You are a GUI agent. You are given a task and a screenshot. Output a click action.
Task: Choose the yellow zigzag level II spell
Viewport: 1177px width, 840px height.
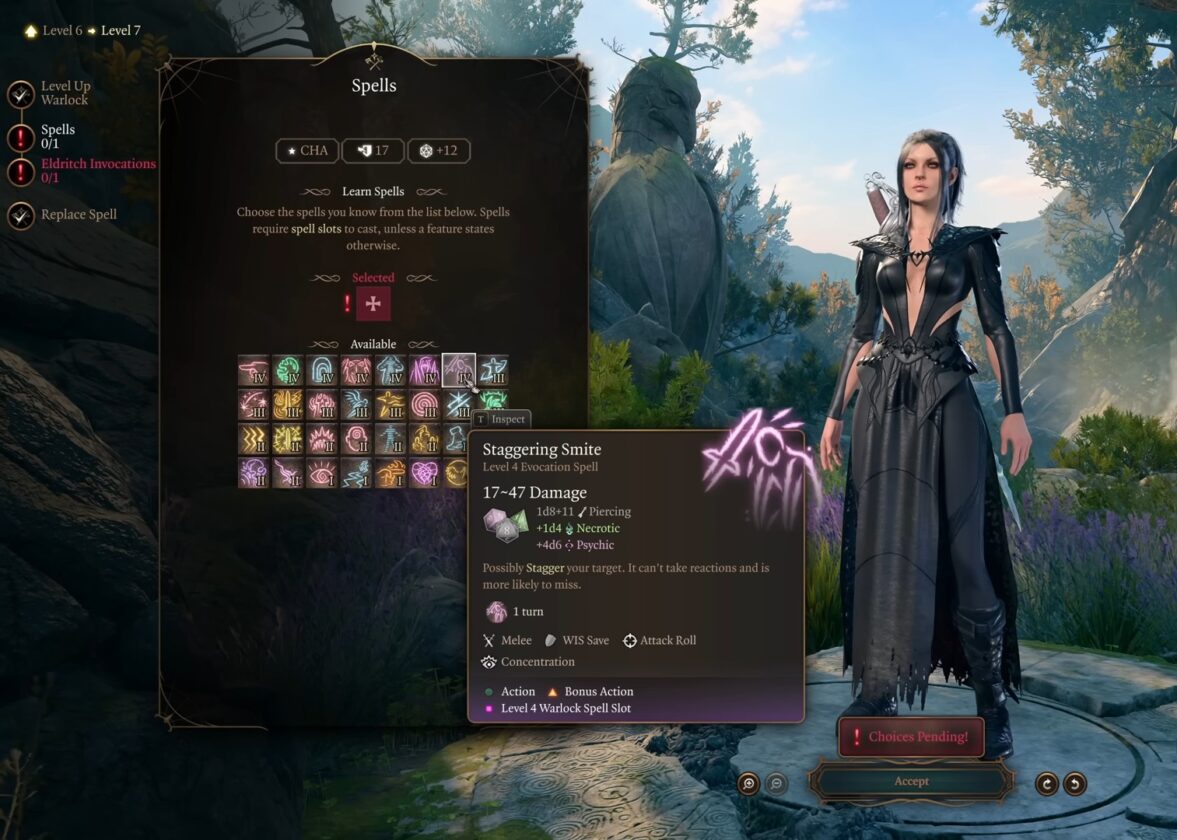point(254,439)
